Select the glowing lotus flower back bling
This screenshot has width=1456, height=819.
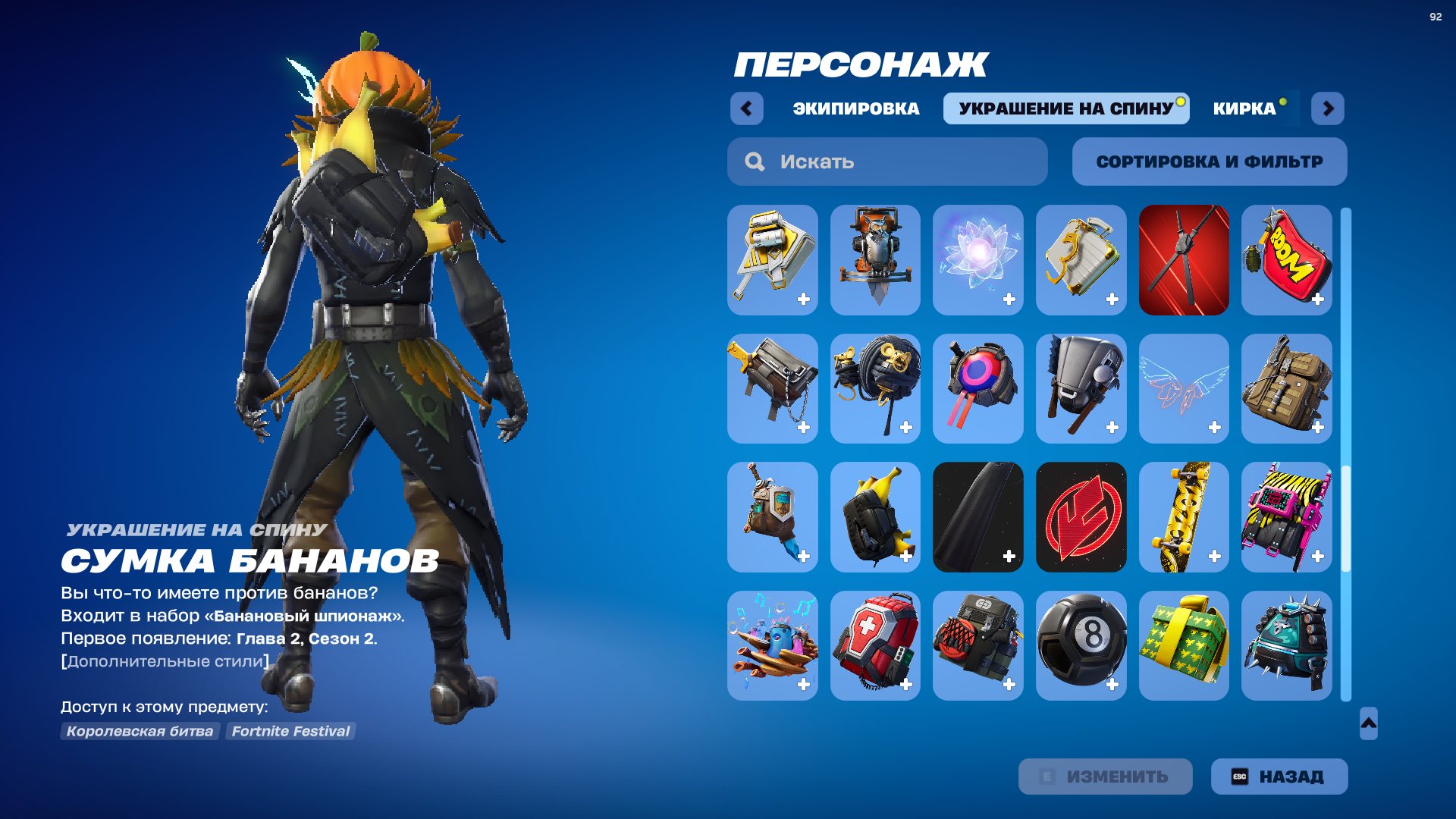[x=978, y=260]
